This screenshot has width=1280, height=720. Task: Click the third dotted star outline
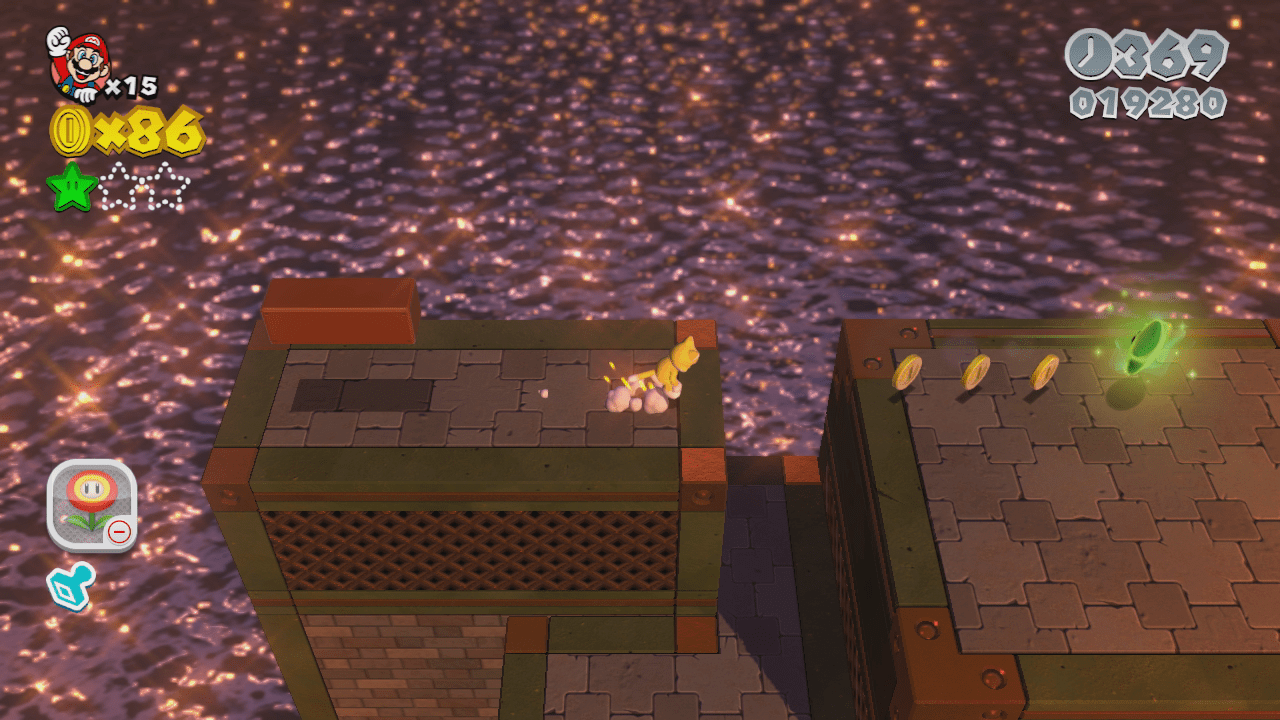[176, 188]
